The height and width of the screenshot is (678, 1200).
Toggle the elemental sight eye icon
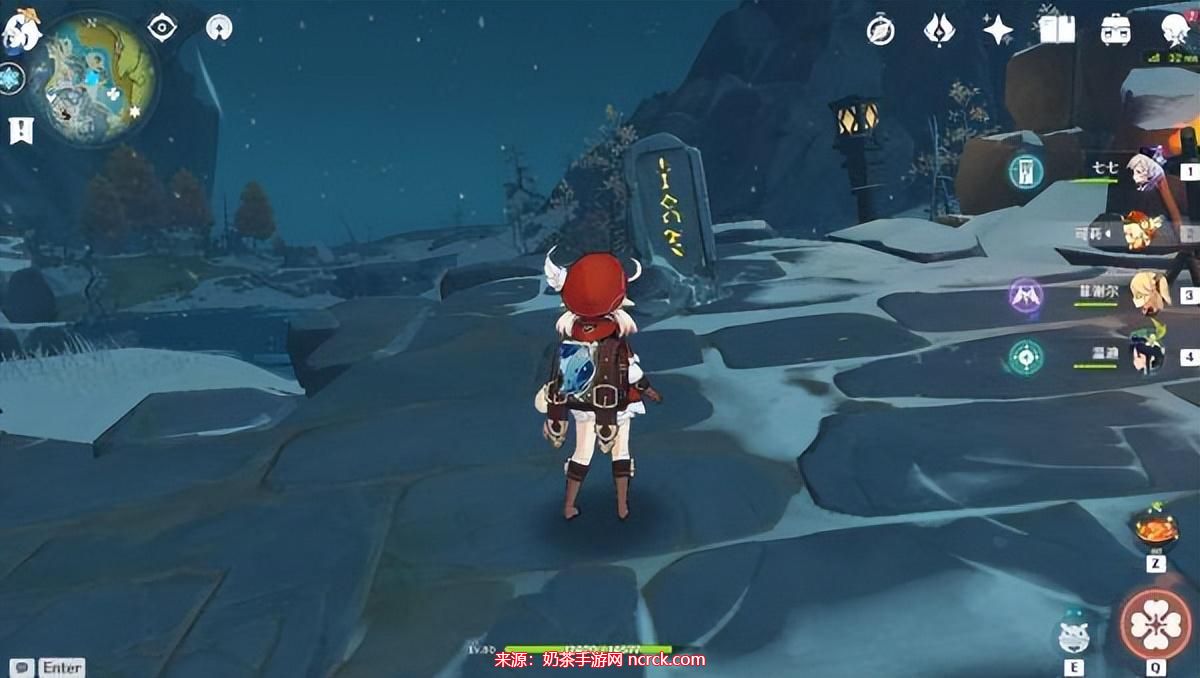(162, 27)
